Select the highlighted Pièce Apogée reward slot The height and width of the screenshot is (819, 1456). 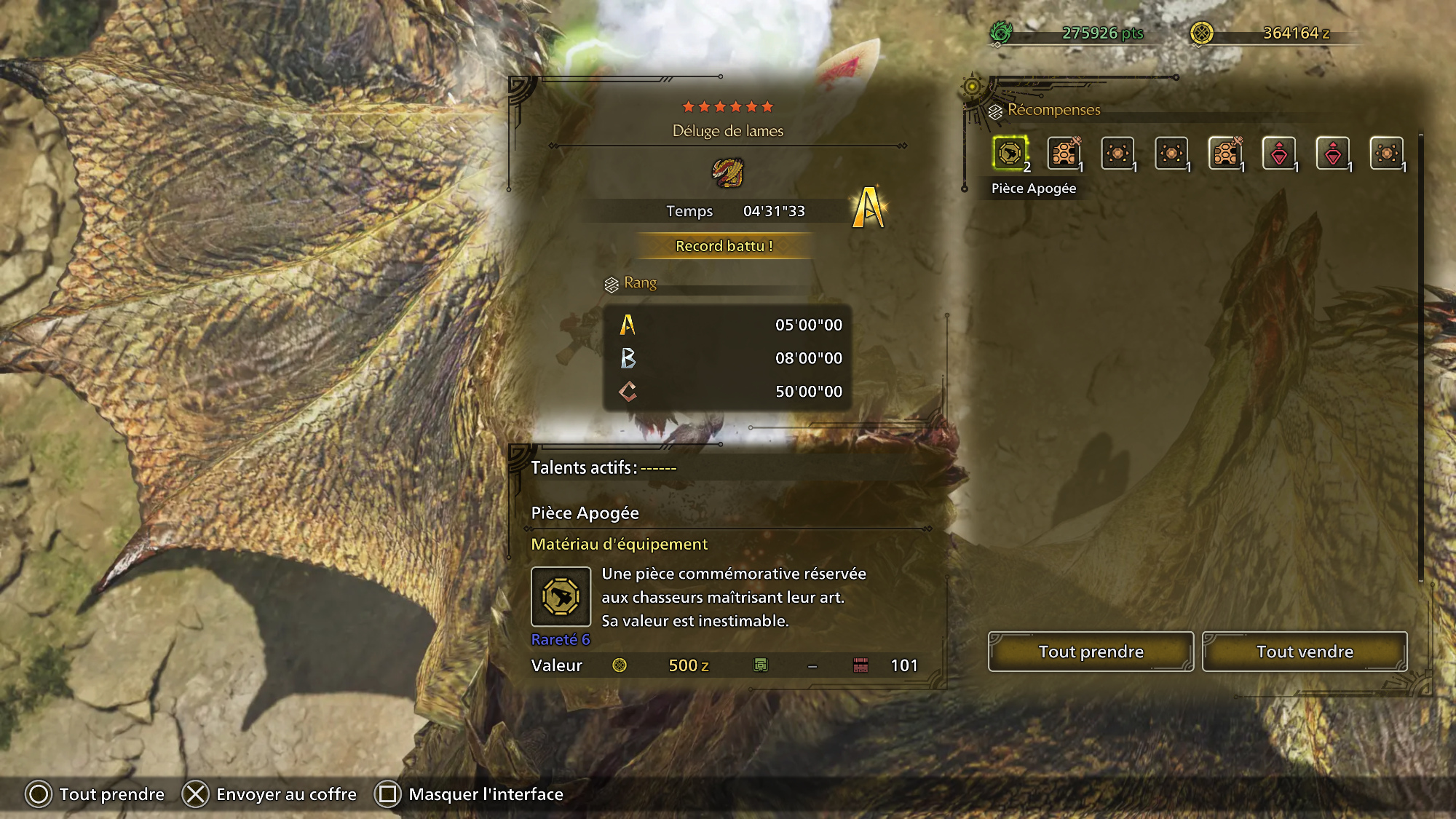1010,154
